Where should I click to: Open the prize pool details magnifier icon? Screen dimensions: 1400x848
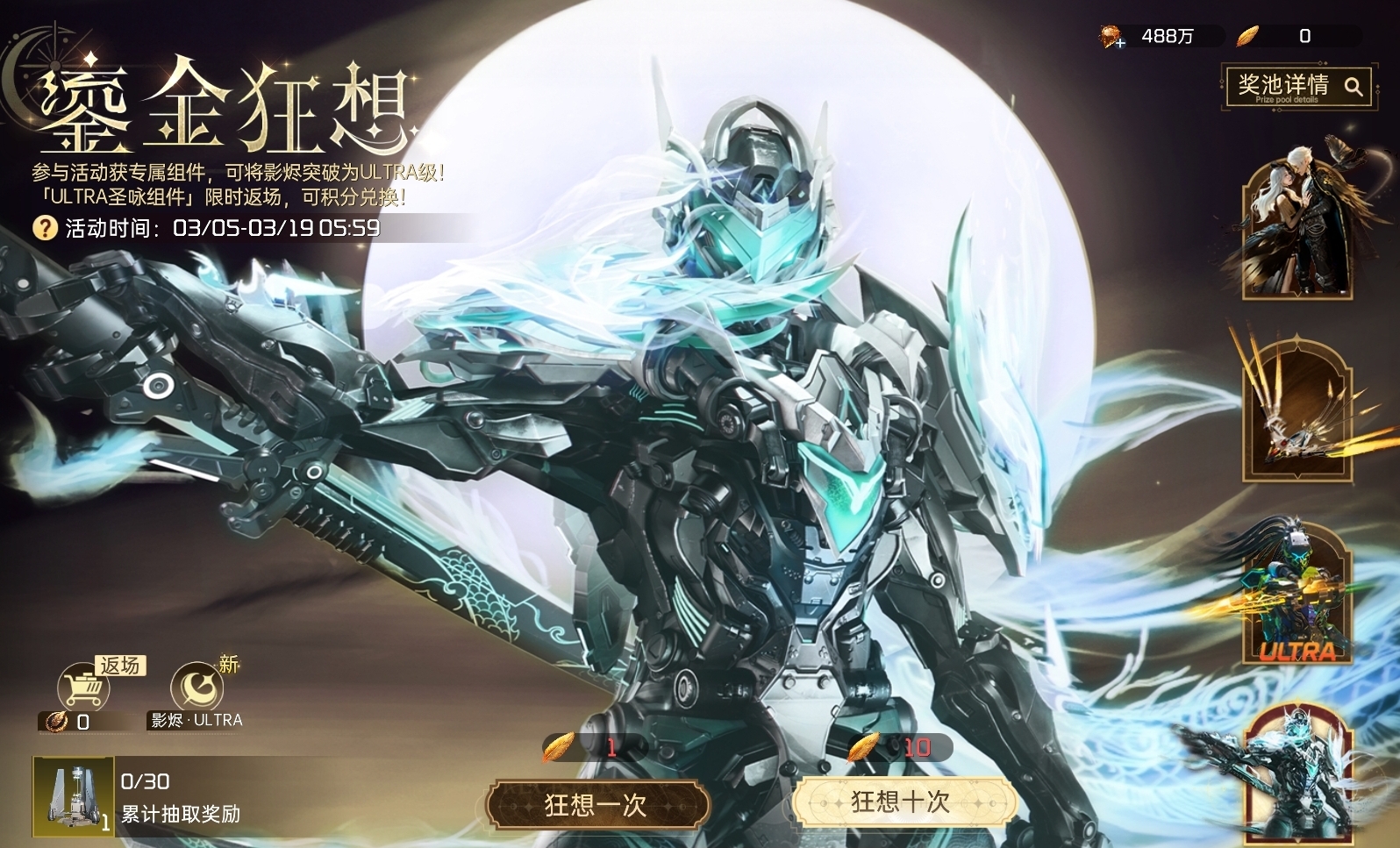(1353, 88)
